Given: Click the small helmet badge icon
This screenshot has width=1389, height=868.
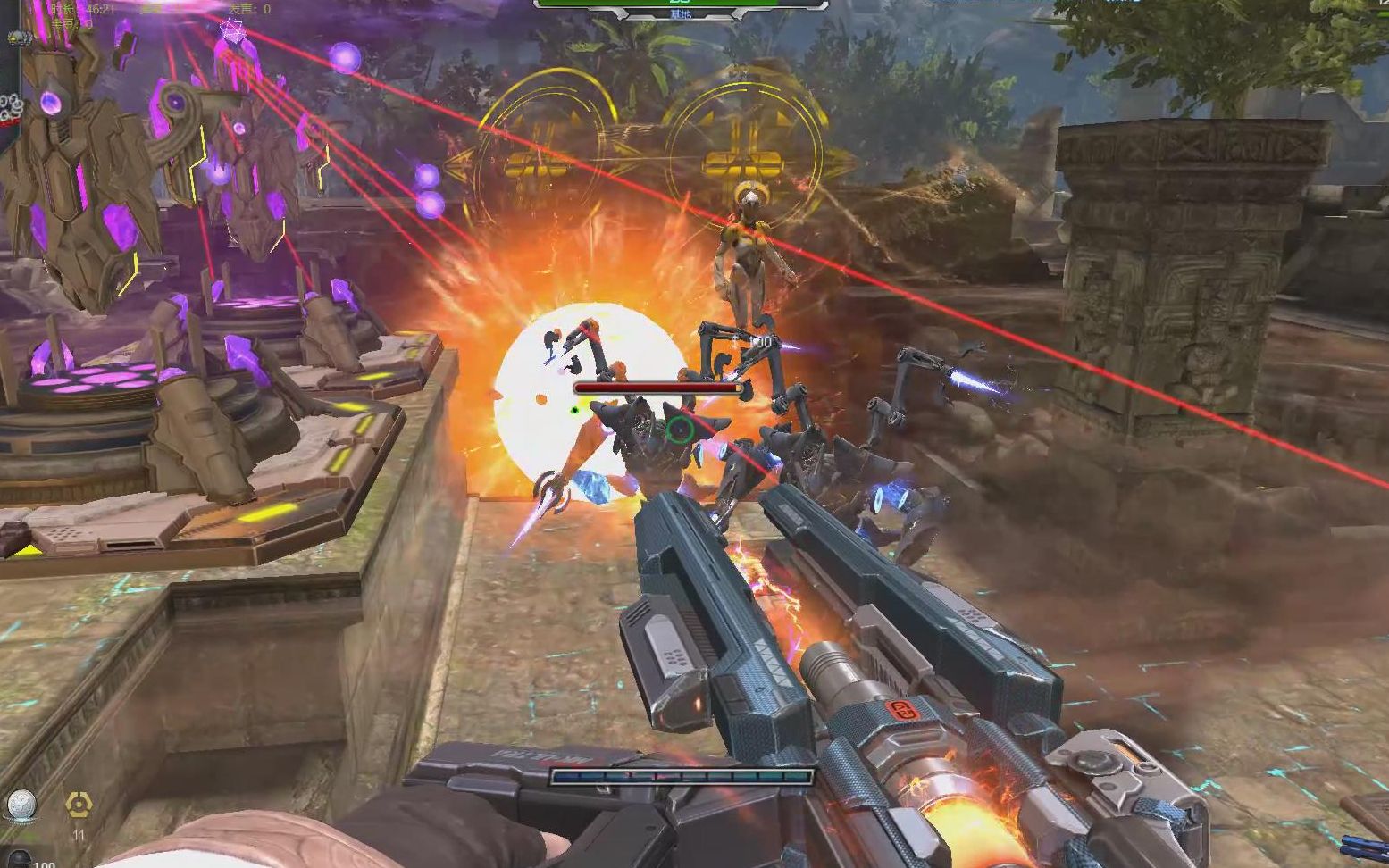Looking at the screenshot, I should point(18,38).
